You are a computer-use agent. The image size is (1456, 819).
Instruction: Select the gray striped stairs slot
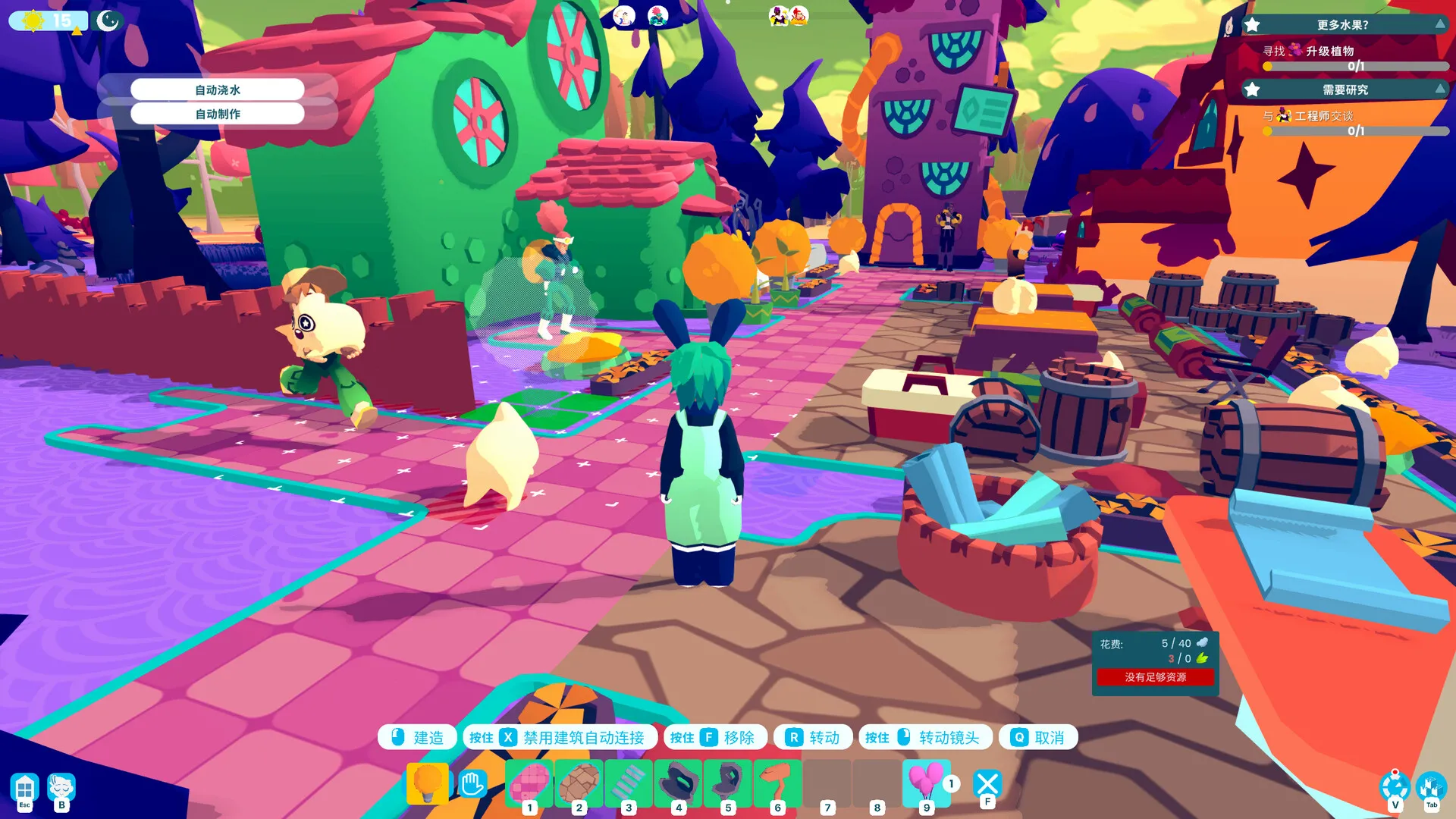tap(628, 783)
